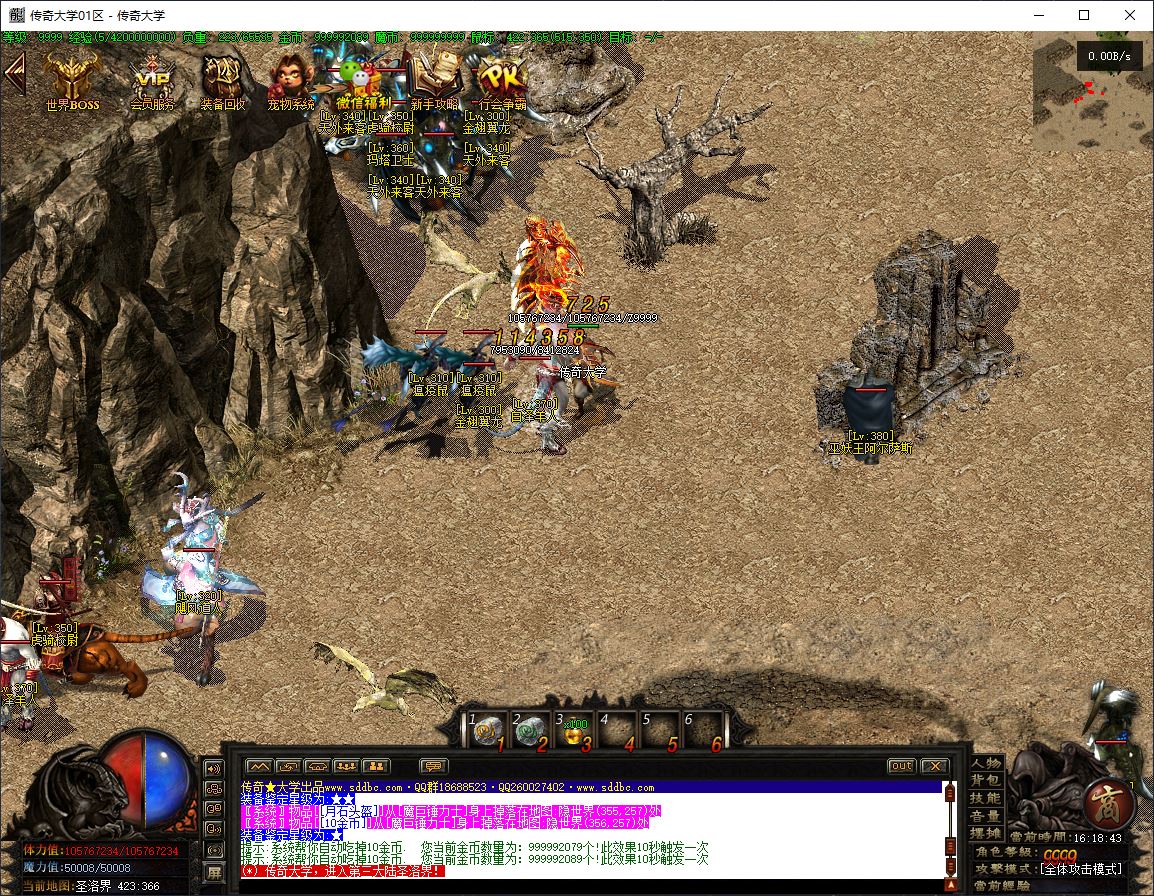Use the item in hotbar slot 1

(486, 732)
